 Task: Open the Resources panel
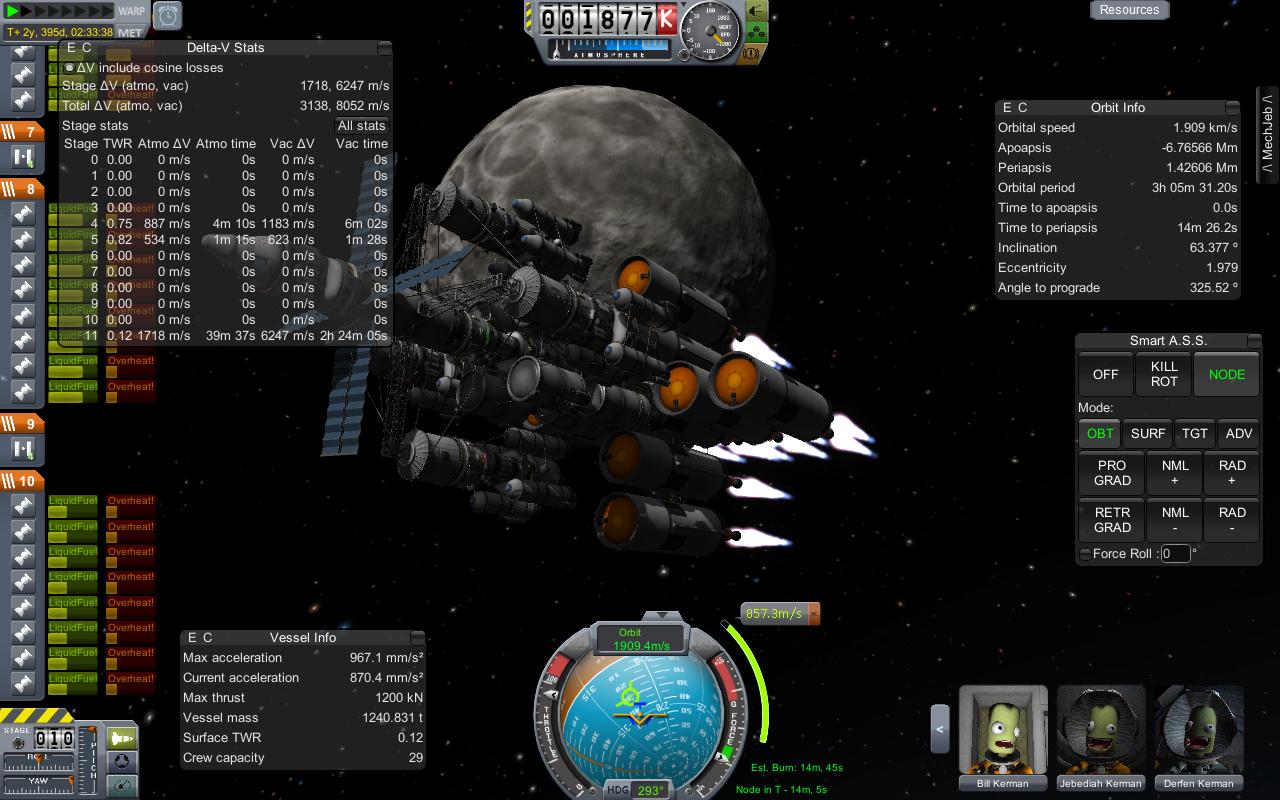[x=1129, y=10]
